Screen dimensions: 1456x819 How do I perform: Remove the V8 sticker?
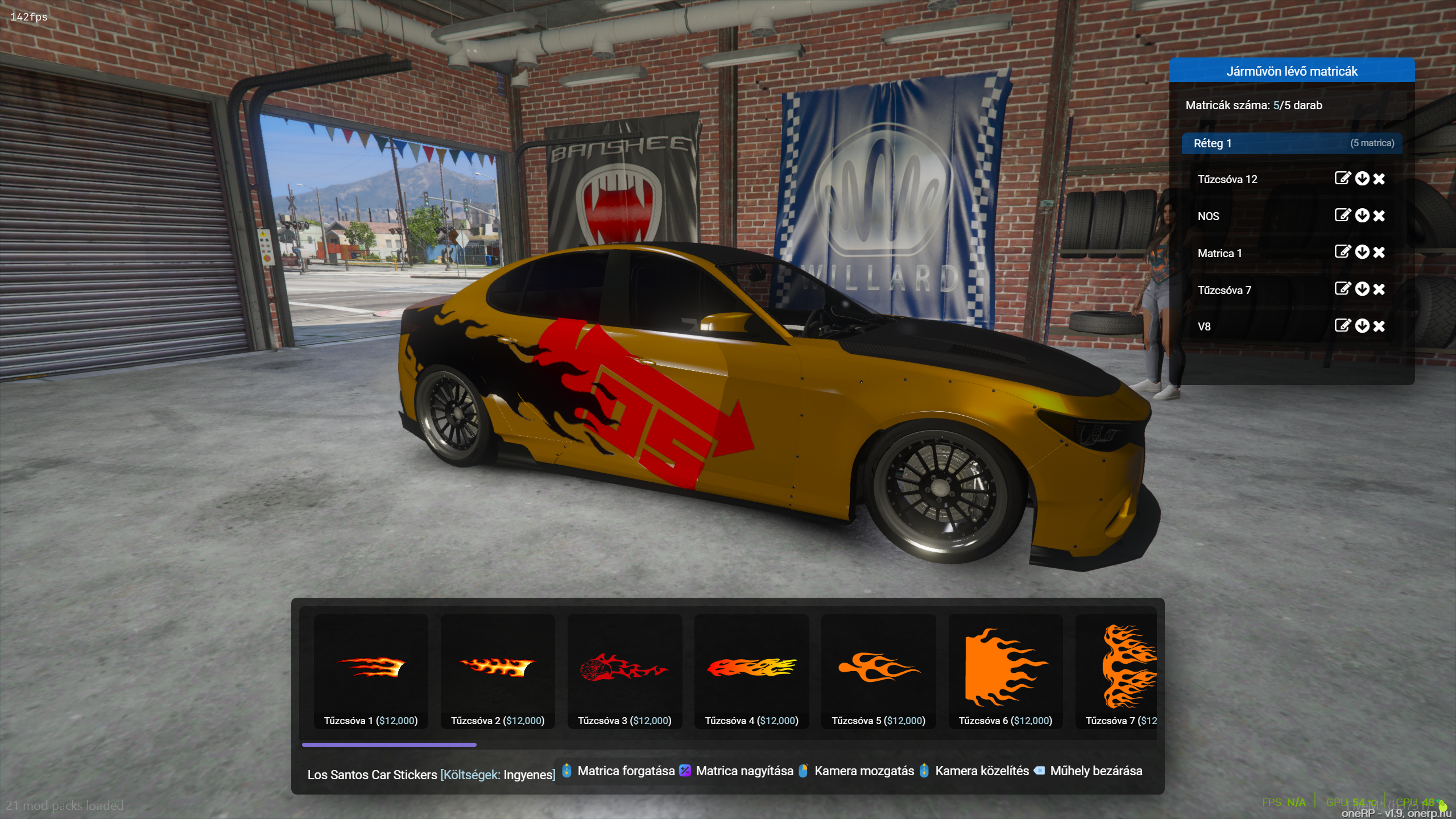[1379, 326]
